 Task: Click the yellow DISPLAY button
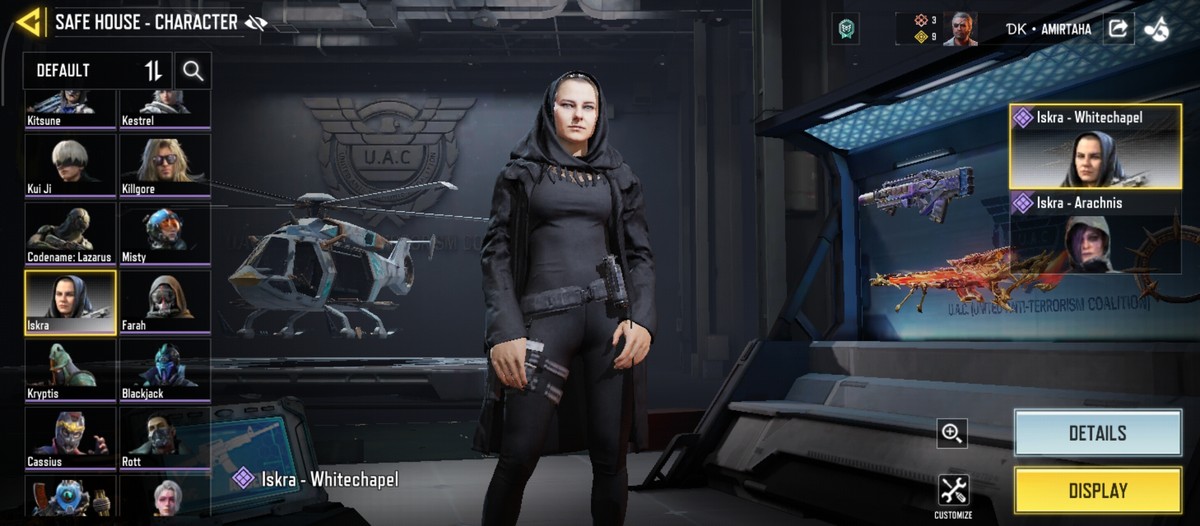point(1097,491)
